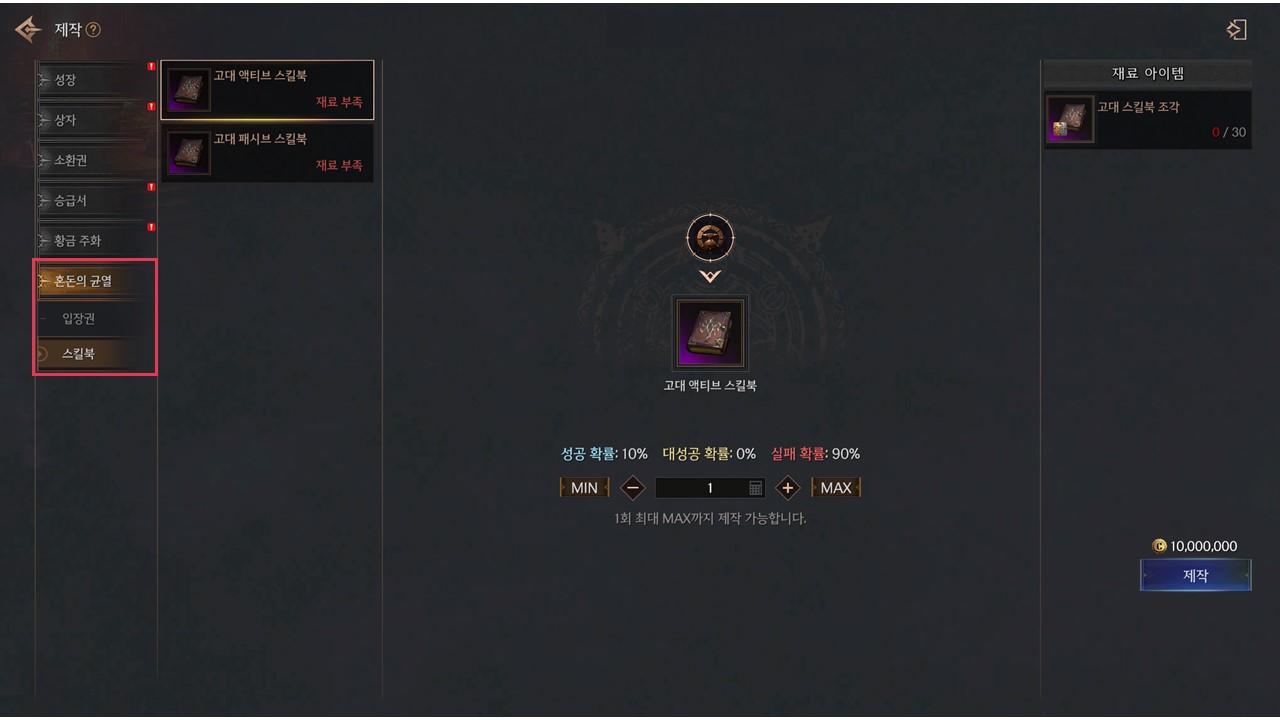Select the 입장권 subcategory
1280x720 pixels.
(x=96, y=319)
